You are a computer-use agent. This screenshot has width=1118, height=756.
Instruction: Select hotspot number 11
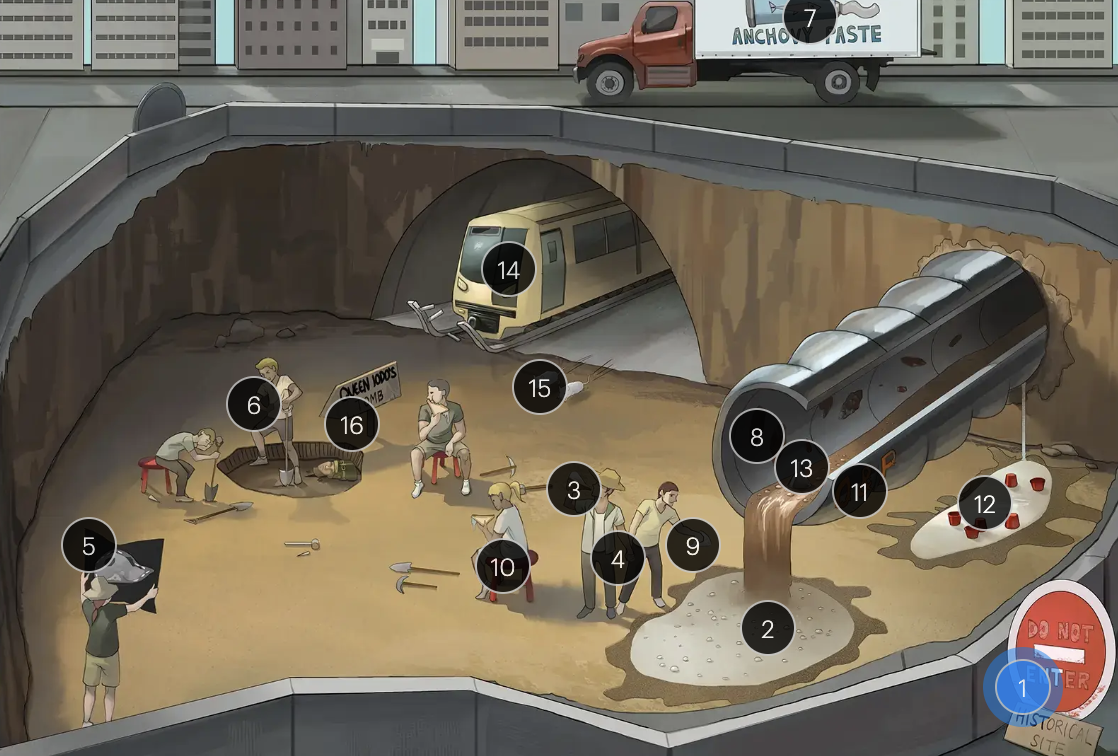pos(860,491)
